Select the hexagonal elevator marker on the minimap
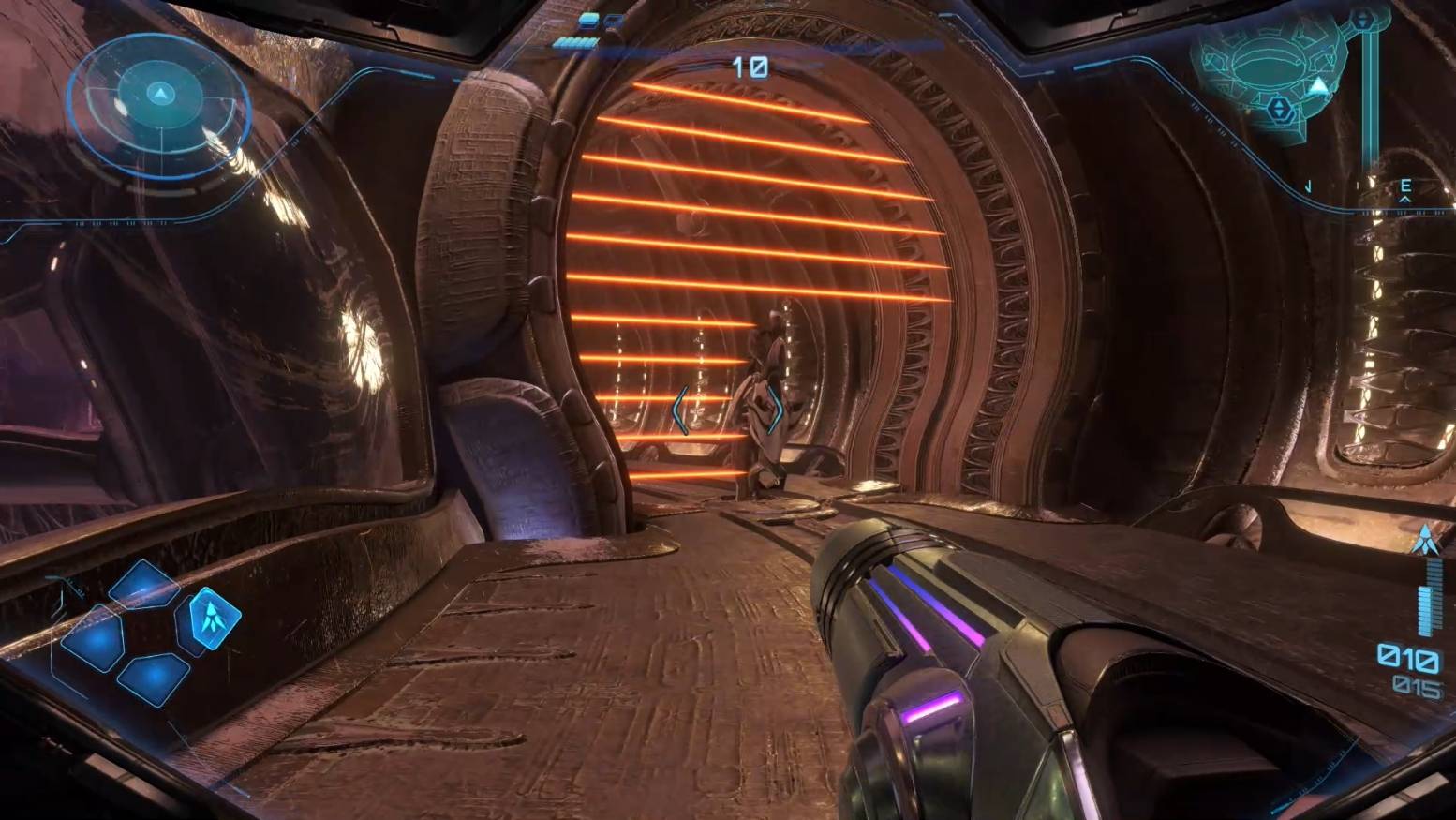Image resolution: width=1456 pixels, height=820 pixels. click(x=1280, y=111)
